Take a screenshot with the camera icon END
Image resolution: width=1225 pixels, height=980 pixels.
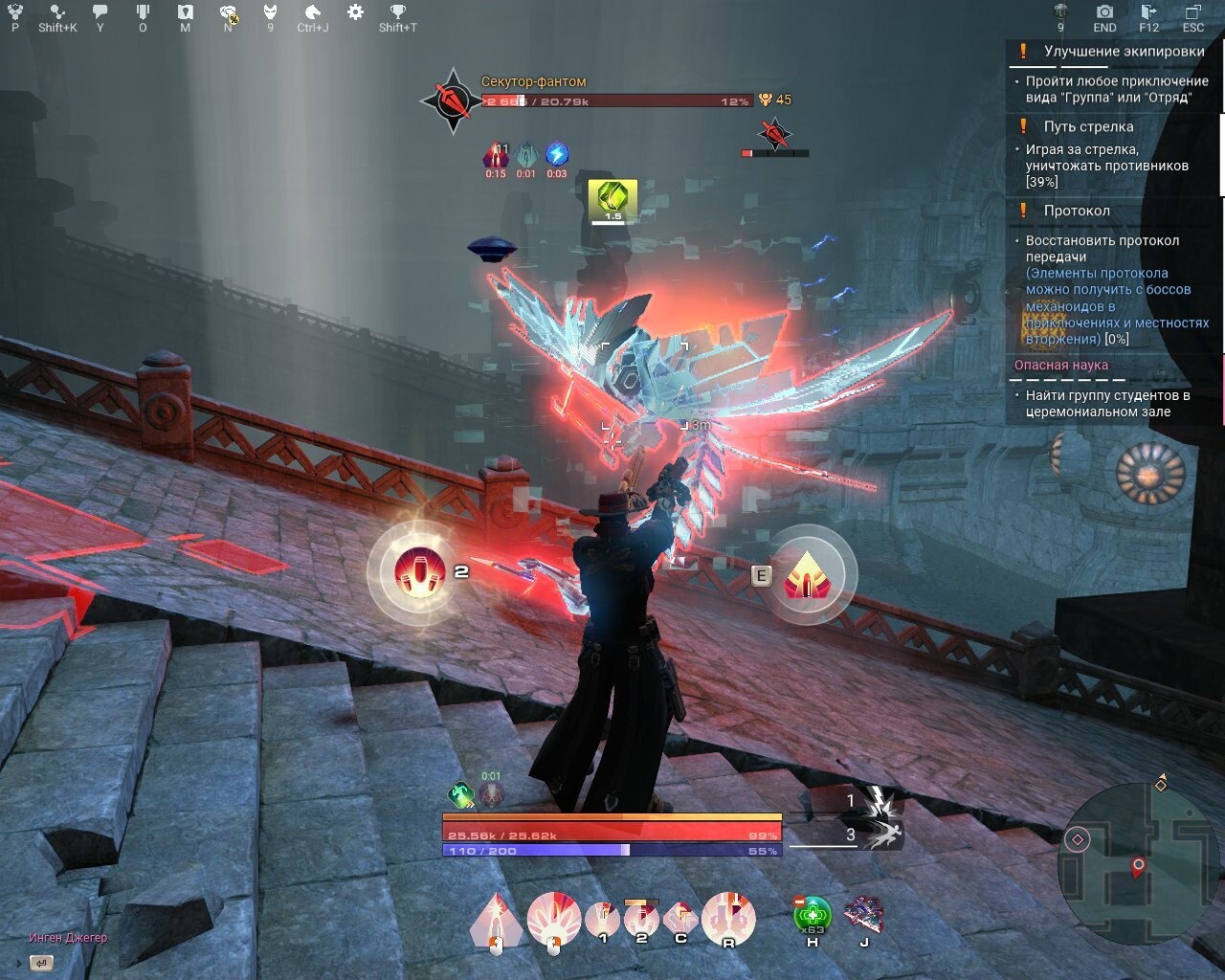click(1103, 13)
